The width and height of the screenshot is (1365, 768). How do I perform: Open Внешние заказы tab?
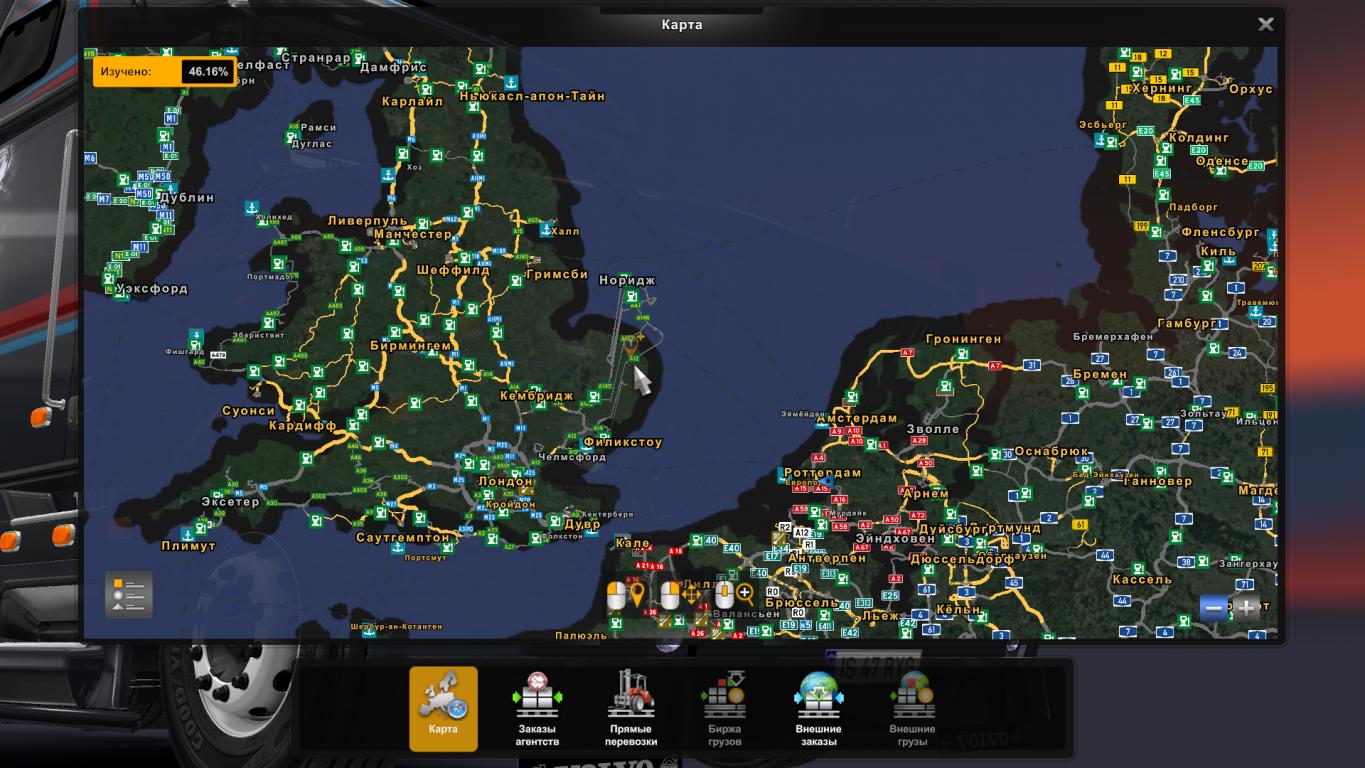click(x=818, y=709)
